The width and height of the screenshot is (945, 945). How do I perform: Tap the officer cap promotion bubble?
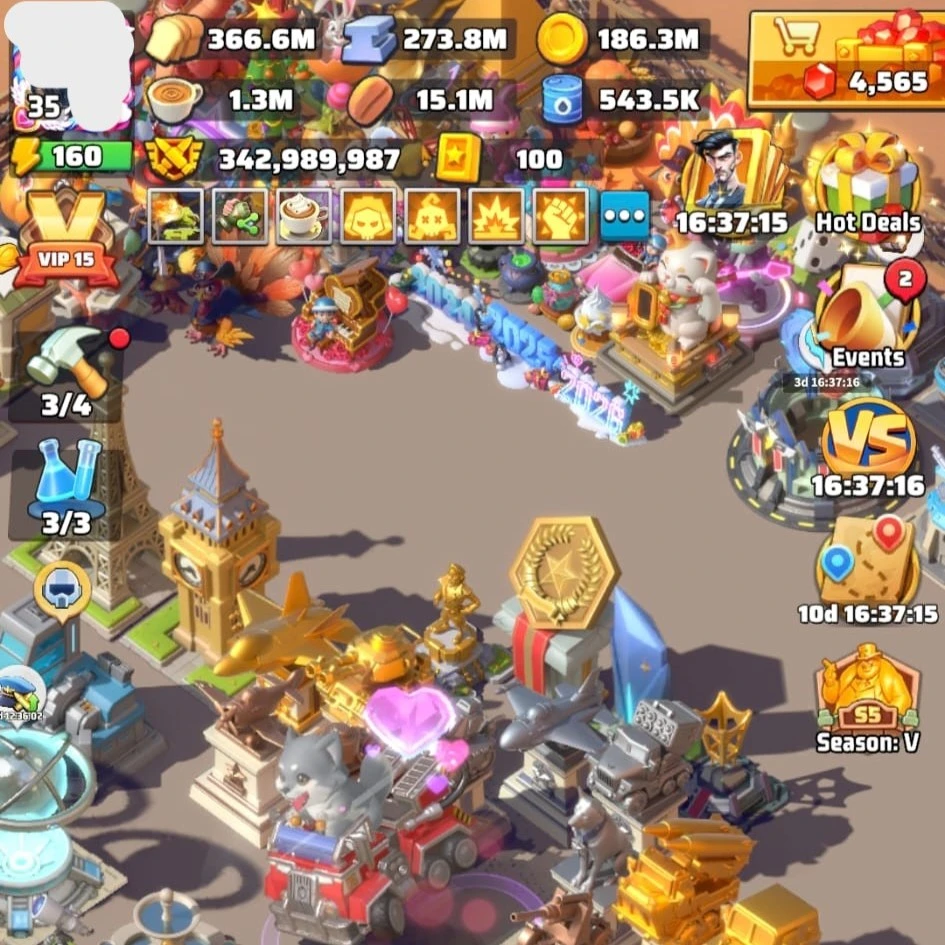[x=20, y=690]
